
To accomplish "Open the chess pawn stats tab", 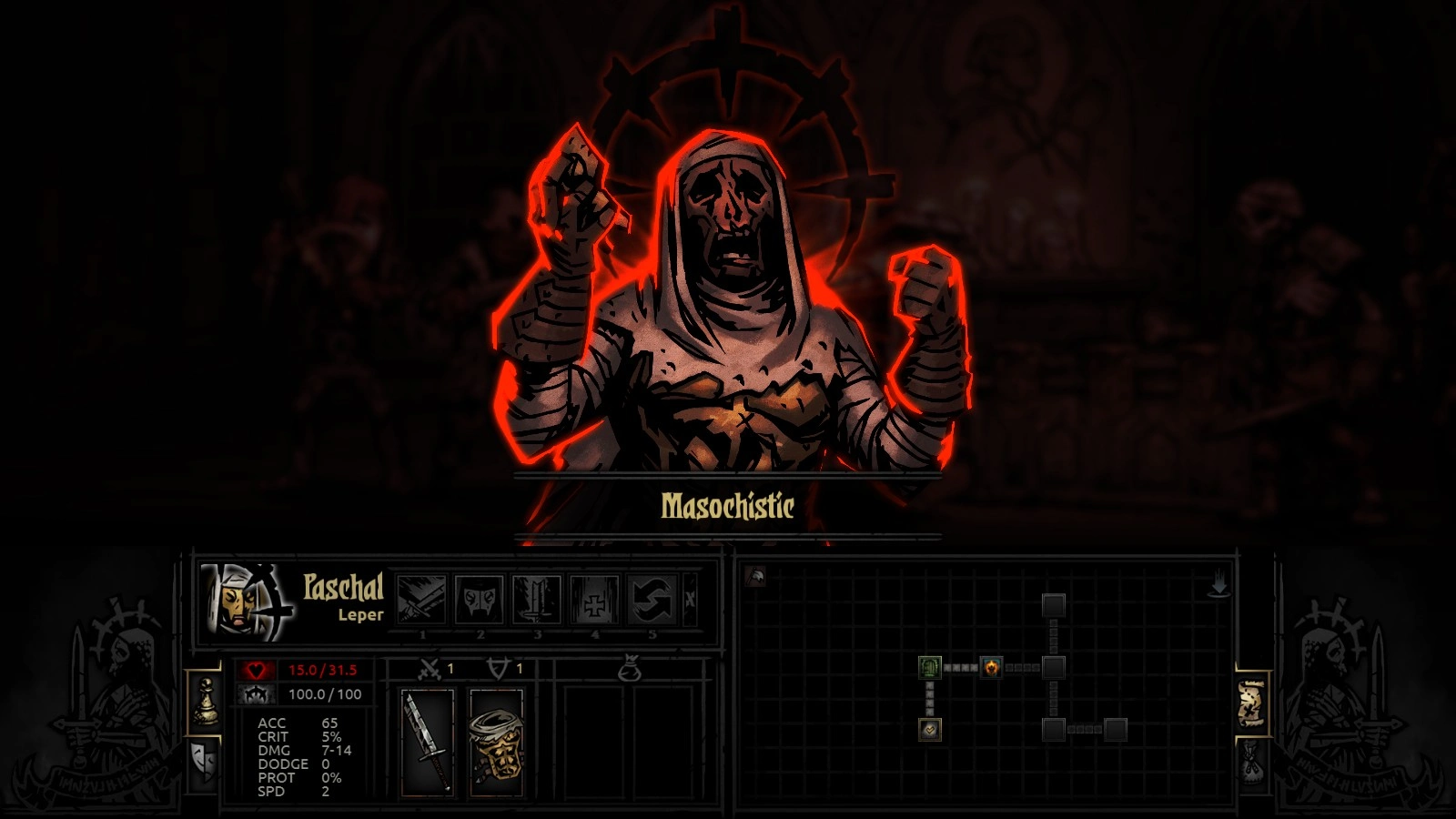I will [206, 703].
